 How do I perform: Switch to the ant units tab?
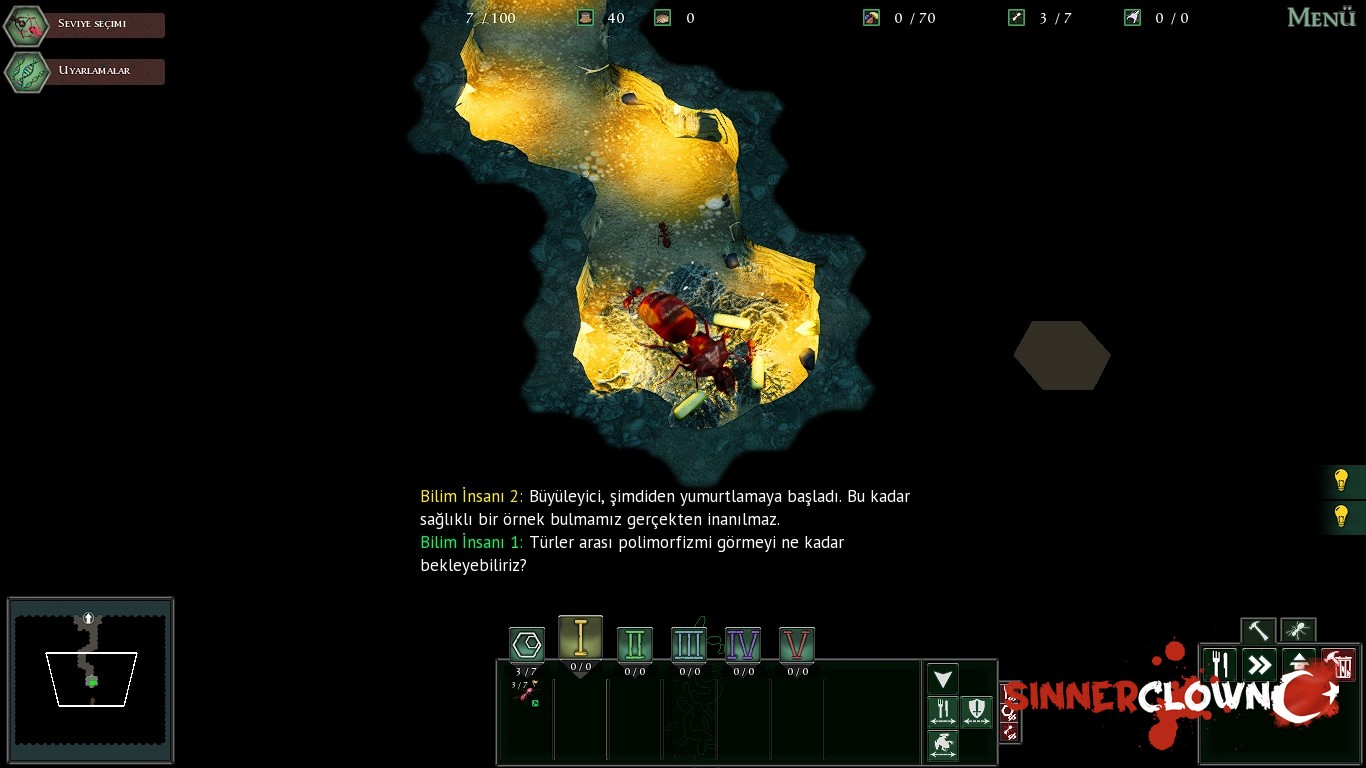[1298, 631]
